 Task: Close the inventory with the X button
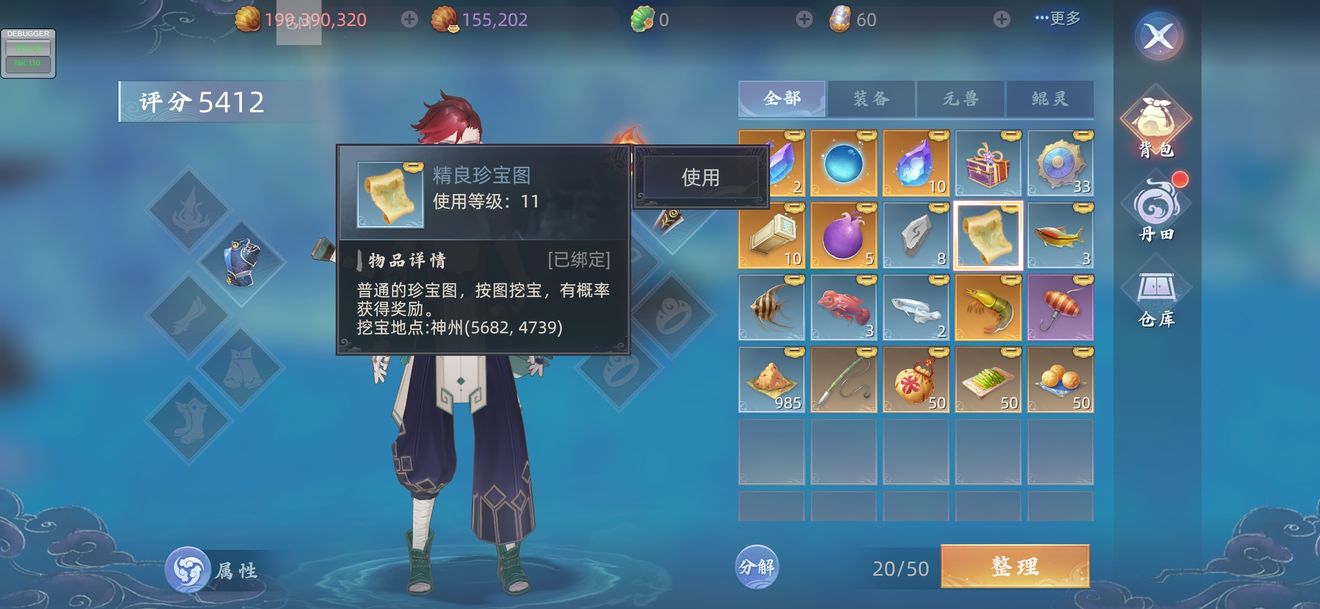(x=1158, y=38)
